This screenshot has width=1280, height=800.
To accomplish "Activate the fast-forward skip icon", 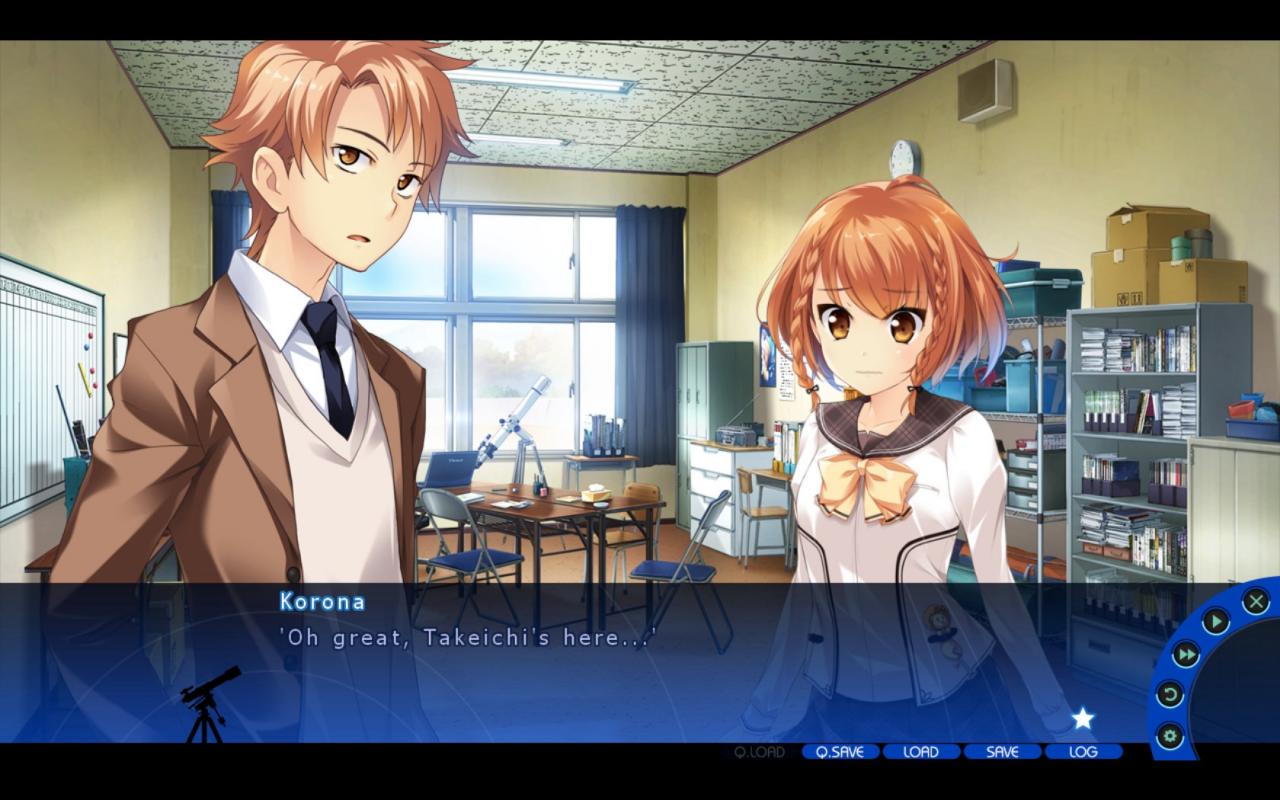I will tap(1186, 655).
